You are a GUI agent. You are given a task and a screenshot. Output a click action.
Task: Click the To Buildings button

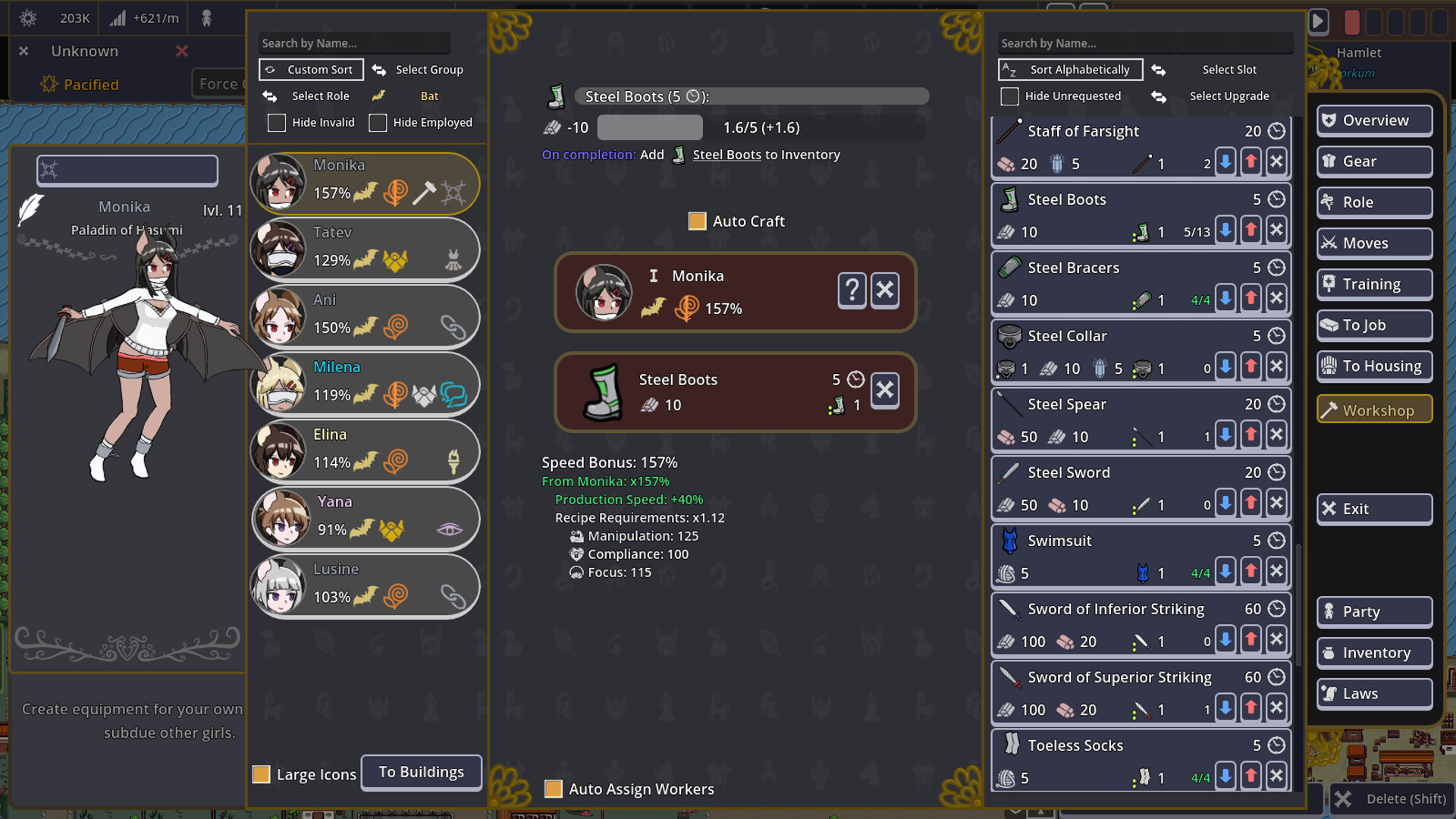[421, 772]
